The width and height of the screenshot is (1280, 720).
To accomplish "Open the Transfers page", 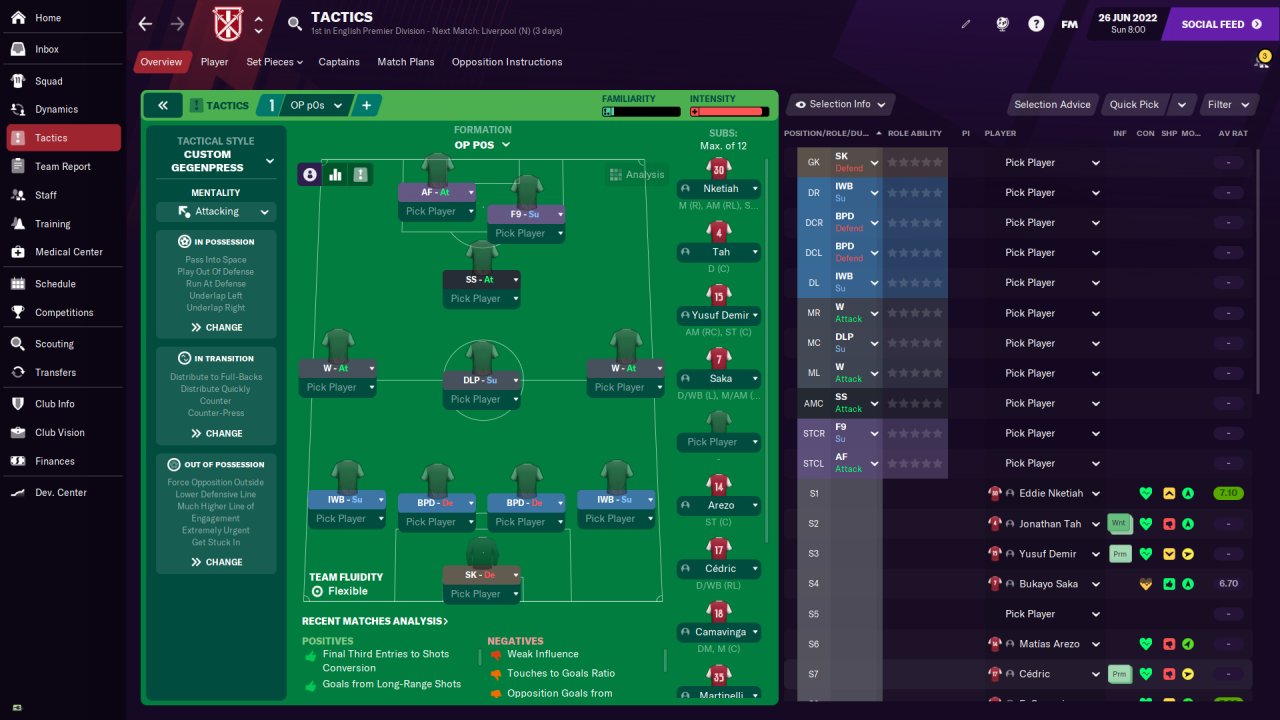I will [x=55, y=372].
